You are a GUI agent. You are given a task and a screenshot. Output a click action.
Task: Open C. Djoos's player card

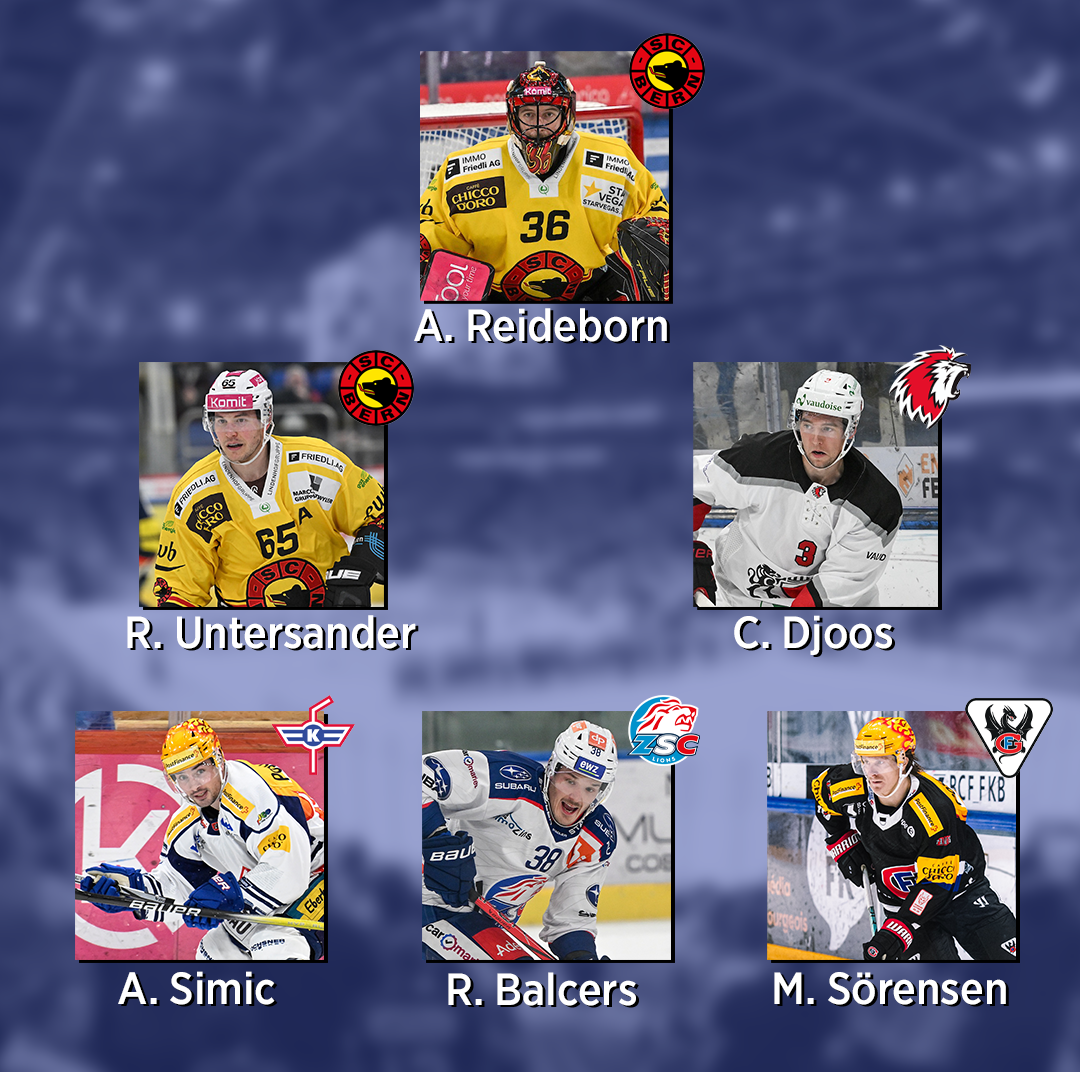coord(815,485)
